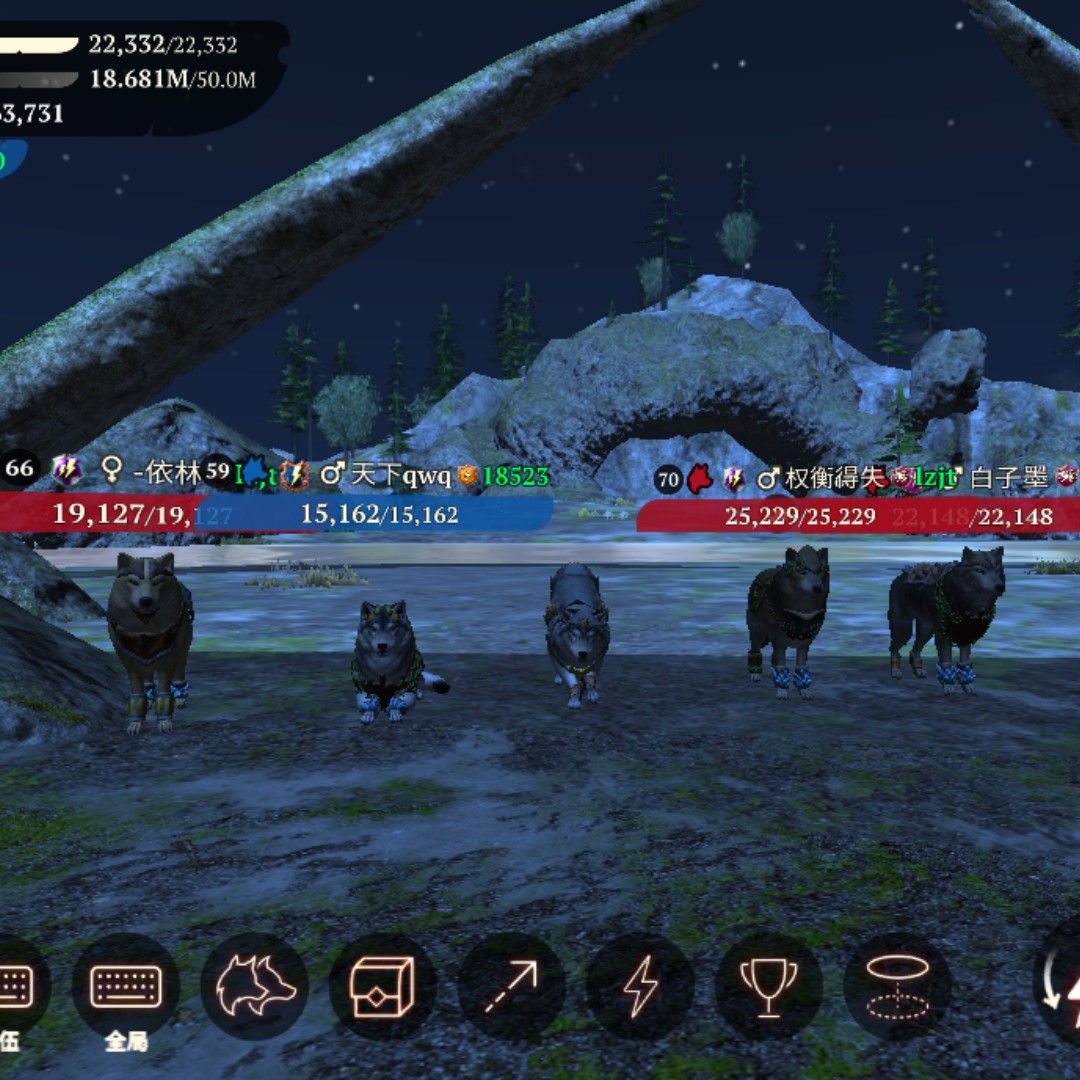
Task: Open the wolf pack menu
Action: tap(254, 987)
